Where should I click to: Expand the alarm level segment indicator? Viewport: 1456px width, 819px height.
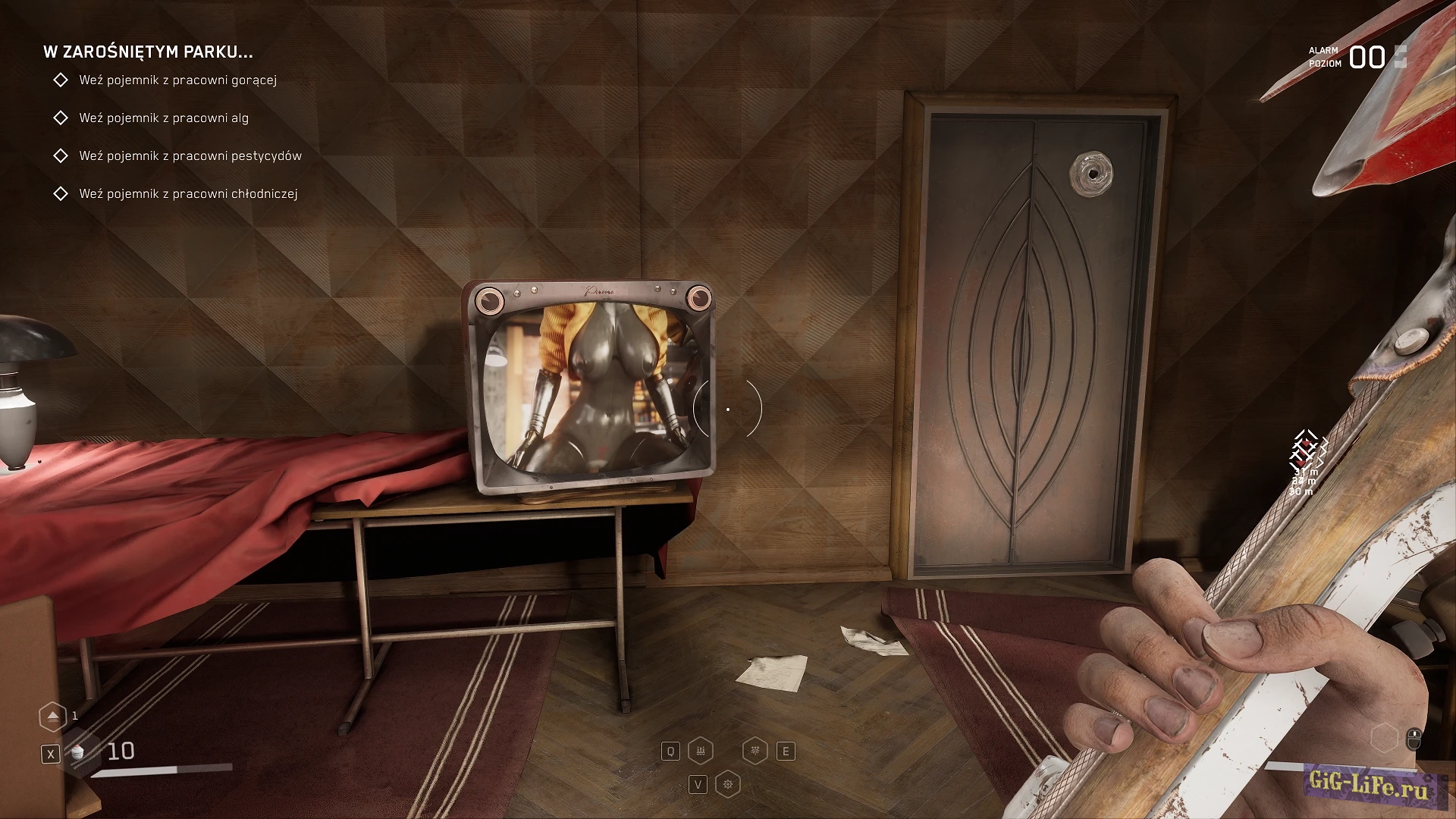(x=1401, y=57)
